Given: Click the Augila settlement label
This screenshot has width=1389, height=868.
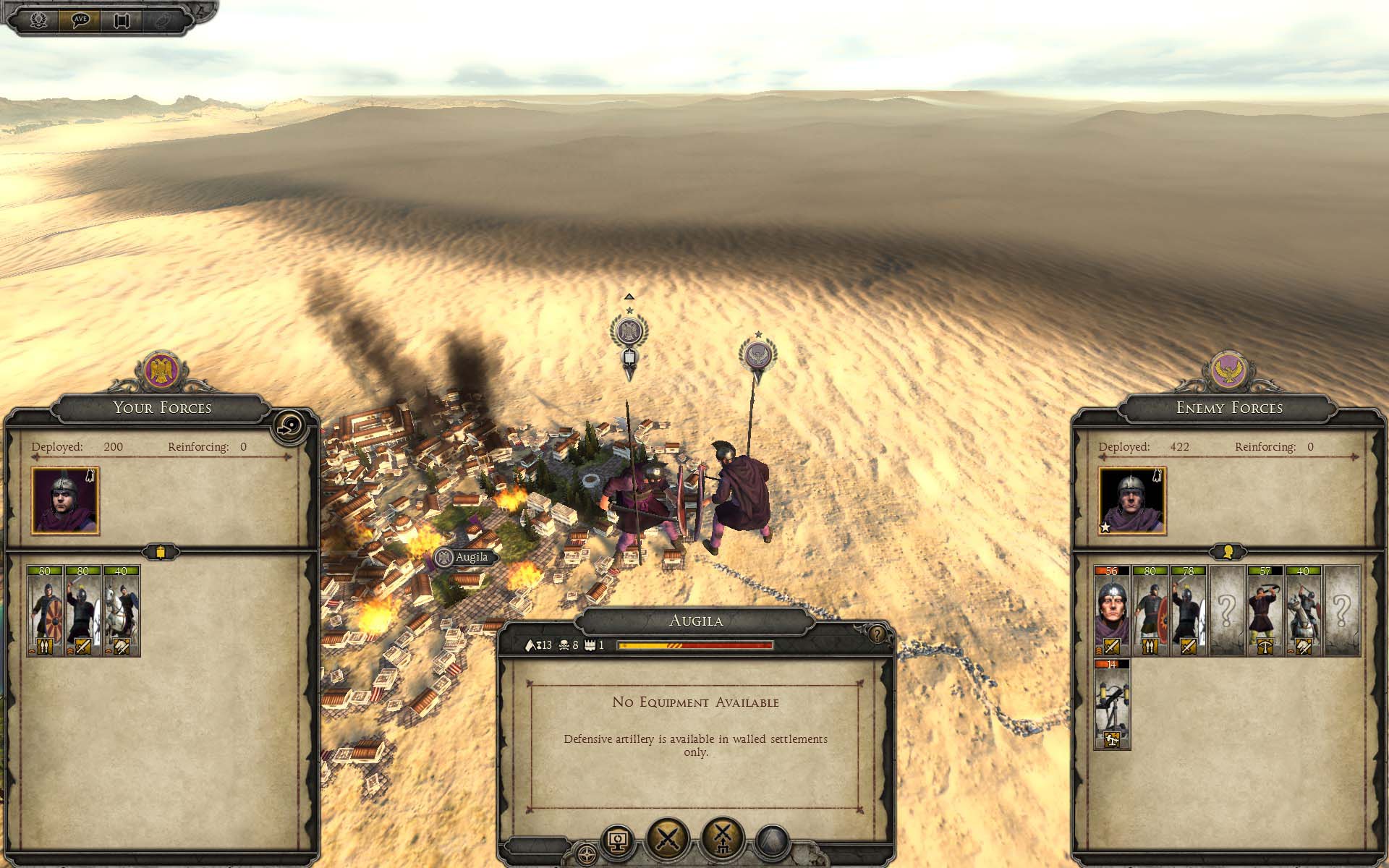Looking at the screenshot, I should pyautogui.click(x=467, y=558).
